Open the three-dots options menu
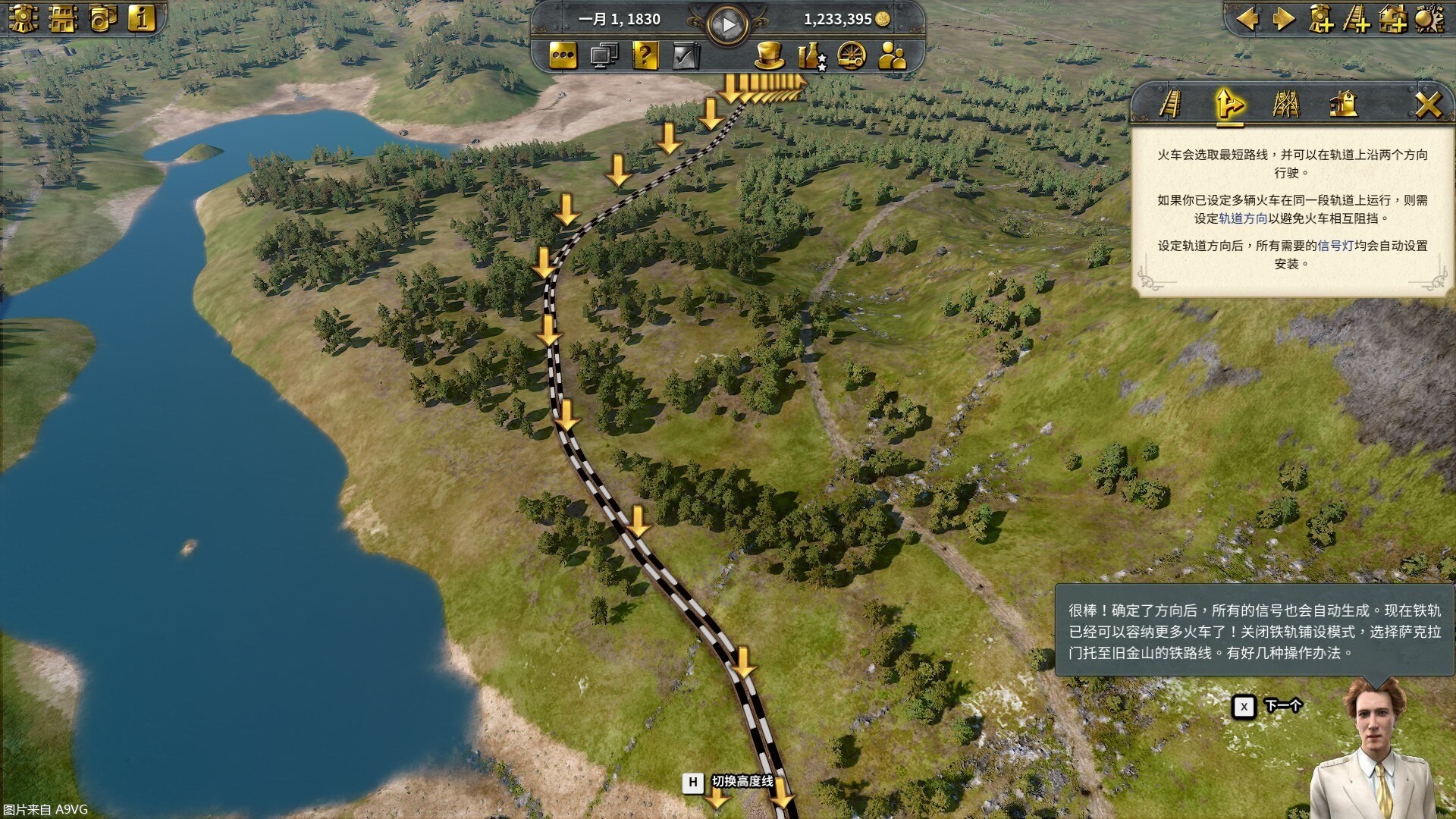Viewport: 1456px width, 819px height. pyautogui.click(x=563, y=55)
